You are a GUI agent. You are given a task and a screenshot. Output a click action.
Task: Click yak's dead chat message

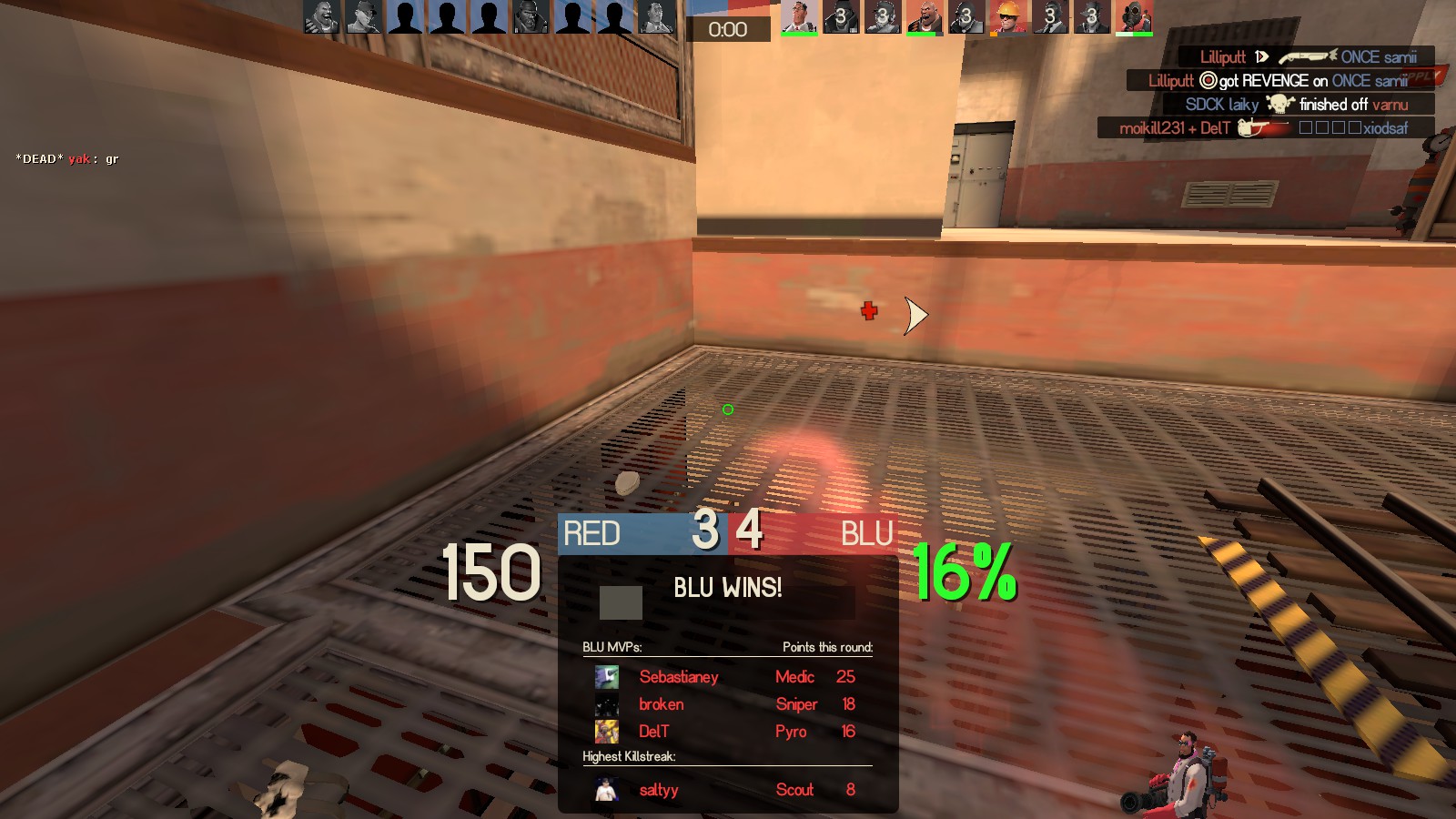click(x=67, y=159)
